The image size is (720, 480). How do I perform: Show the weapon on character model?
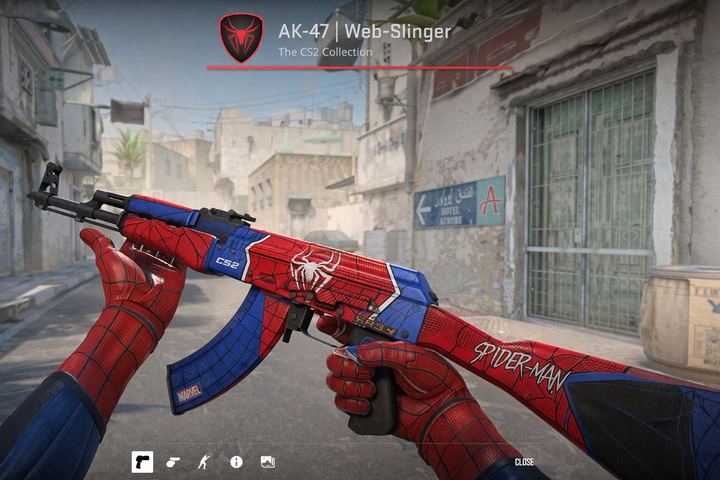204,462
